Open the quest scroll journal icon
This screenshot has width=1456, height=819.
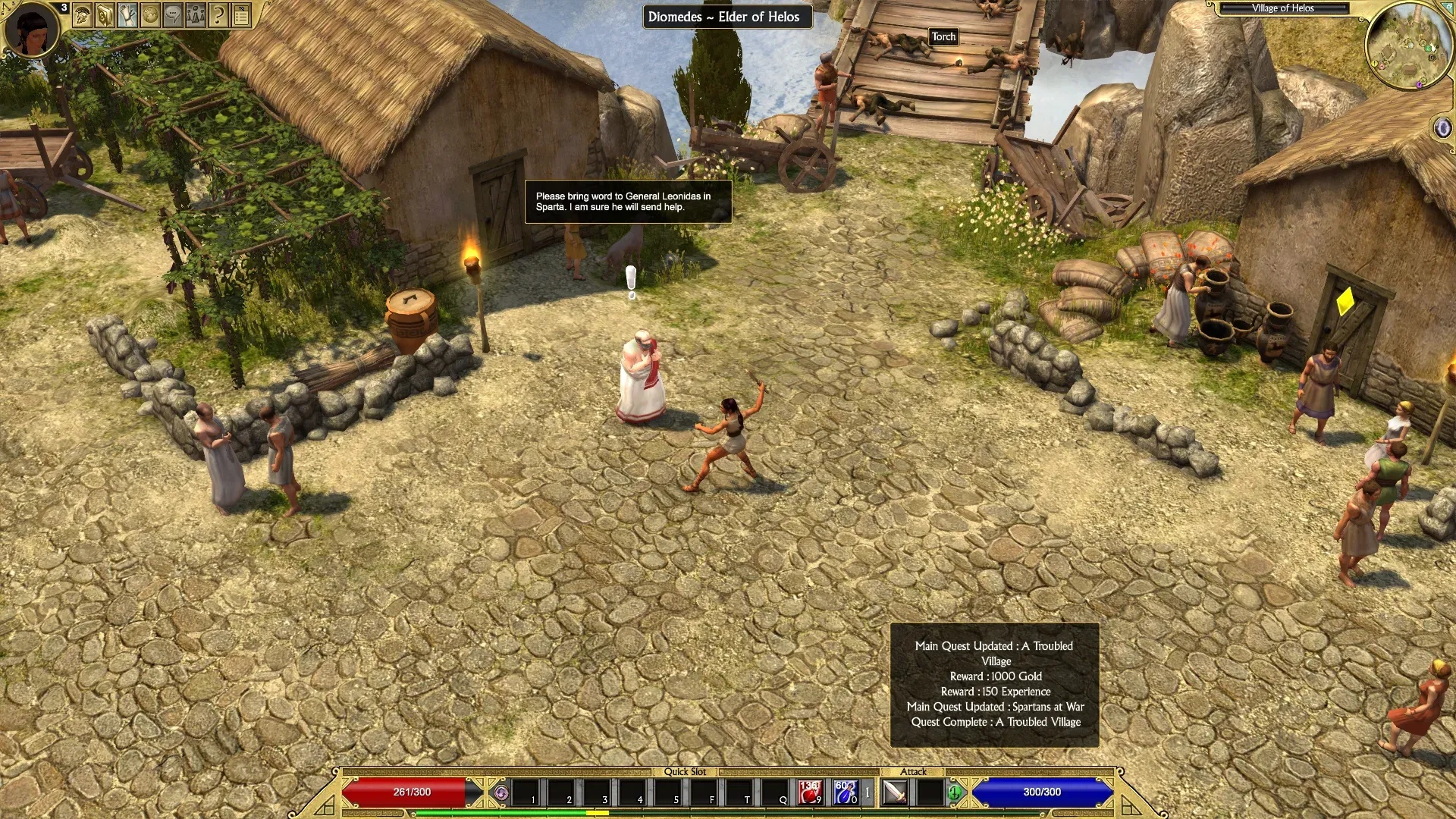[127, 15]
